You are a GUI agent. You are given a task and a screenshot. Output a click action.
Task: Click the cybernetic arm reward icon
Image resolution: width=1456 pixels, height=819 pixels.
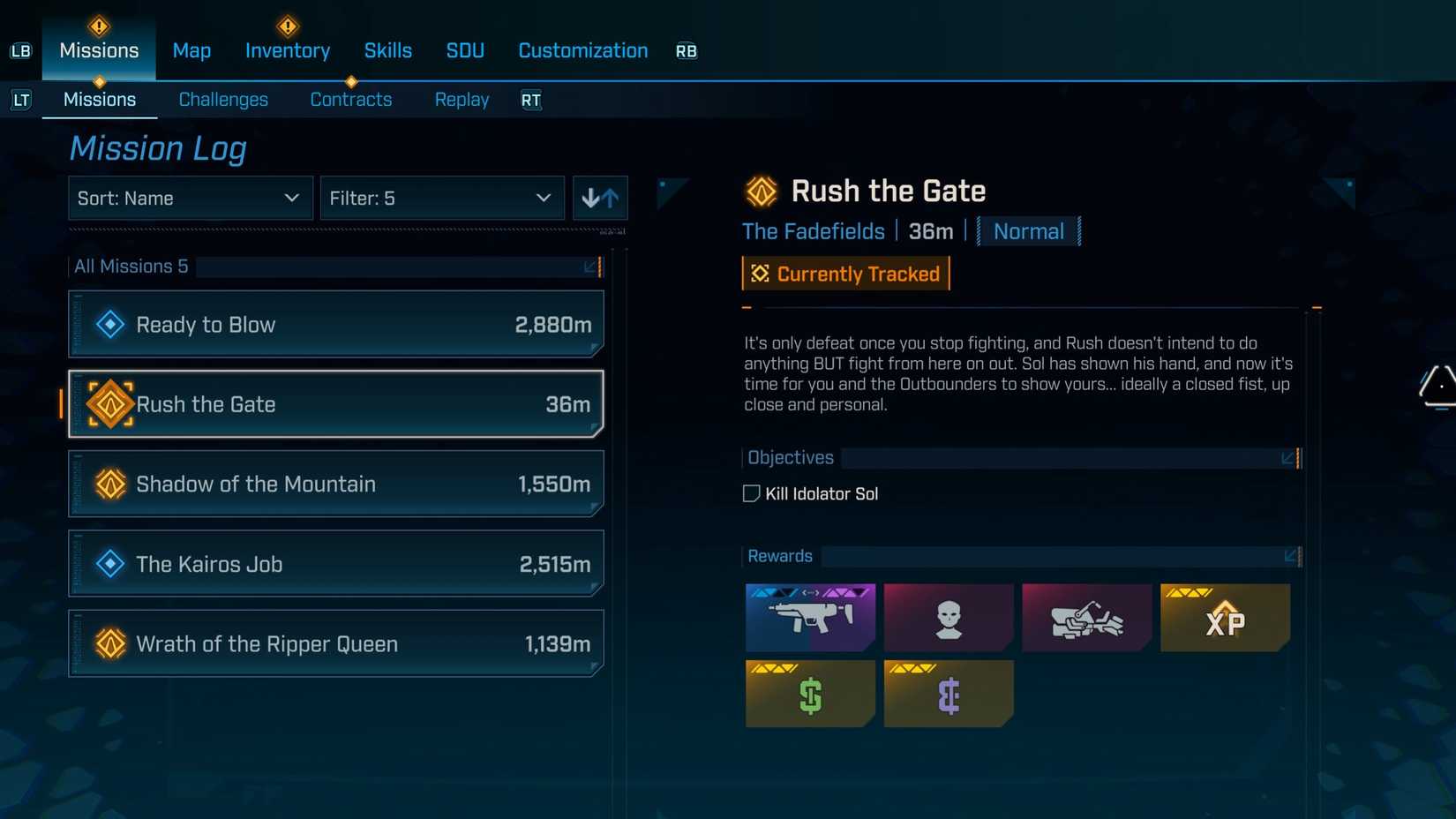1086,617
